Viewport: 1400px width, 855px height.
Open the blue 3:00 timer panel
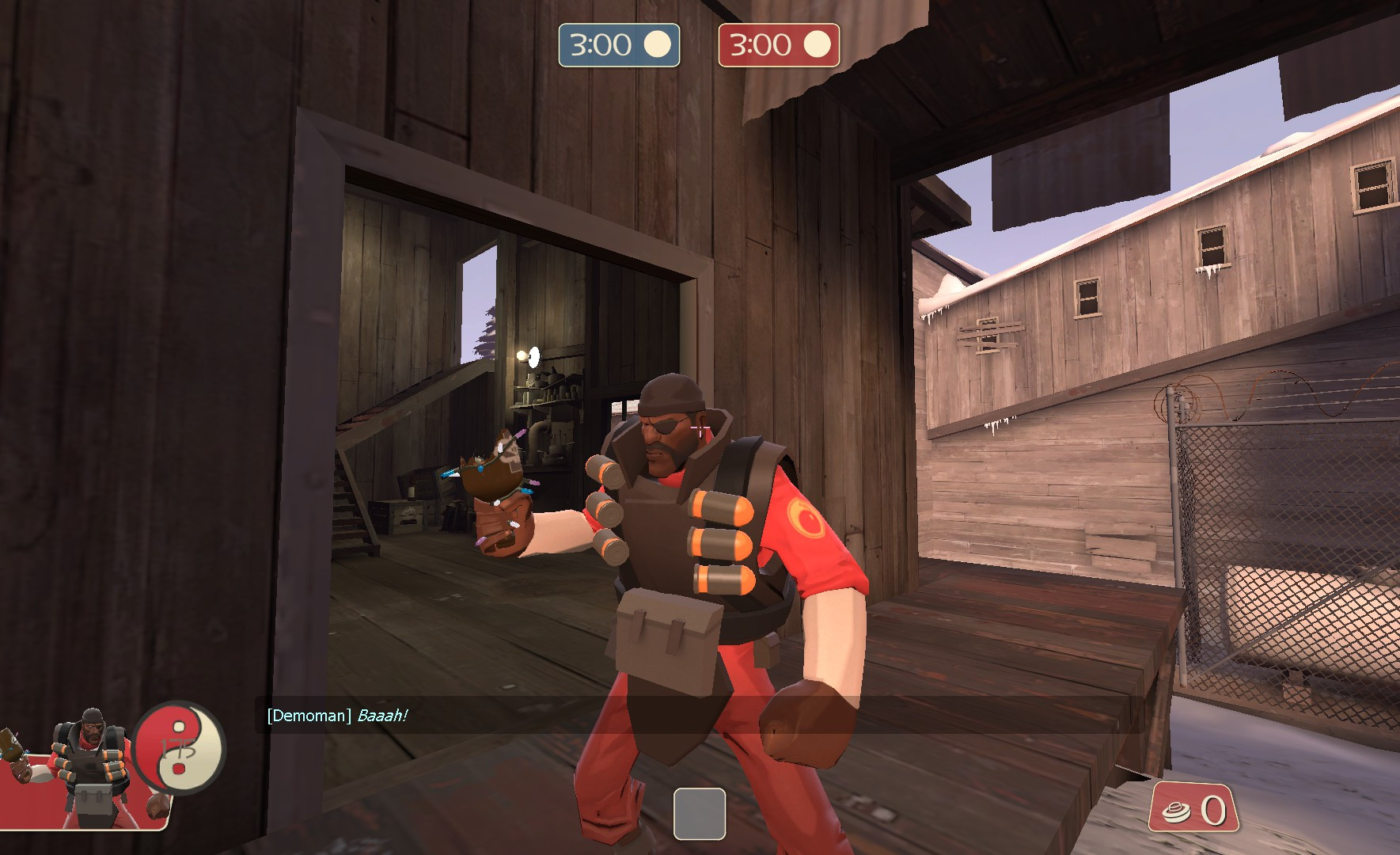(x=619, y=45)
